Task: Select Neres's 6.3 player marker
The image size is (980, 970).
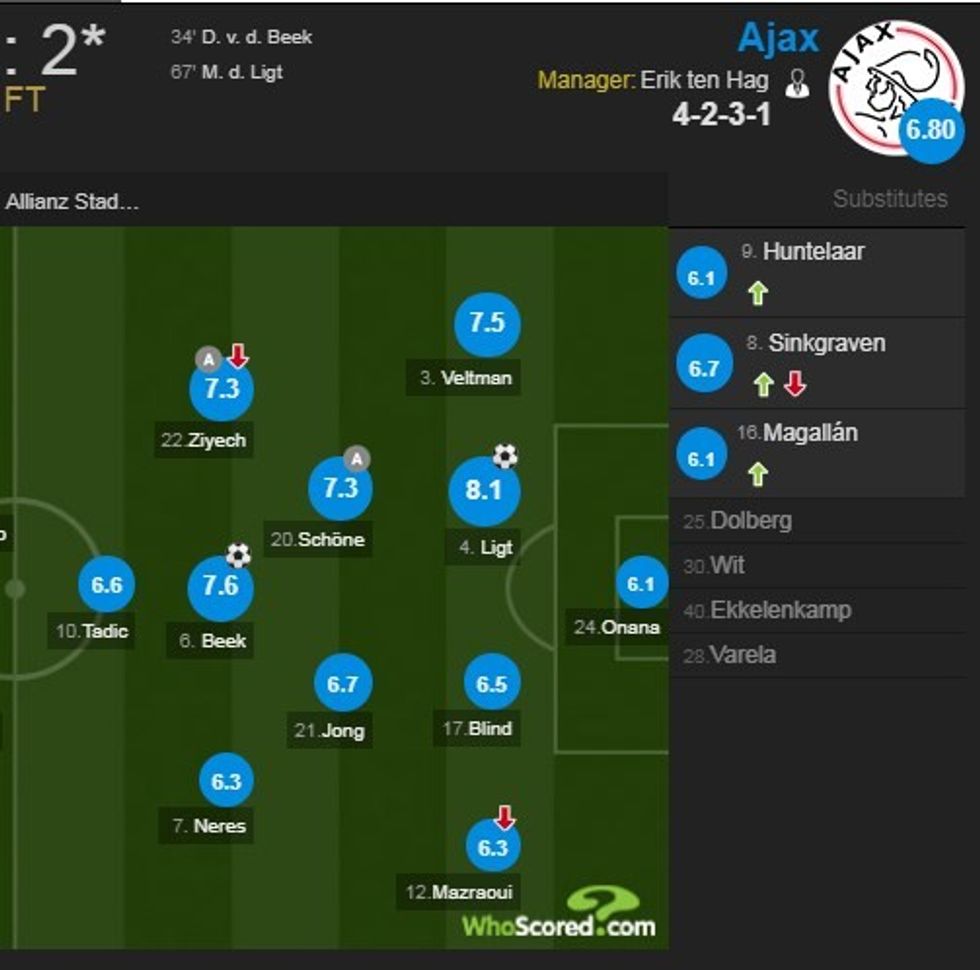Action: click(x=226, y=782)
